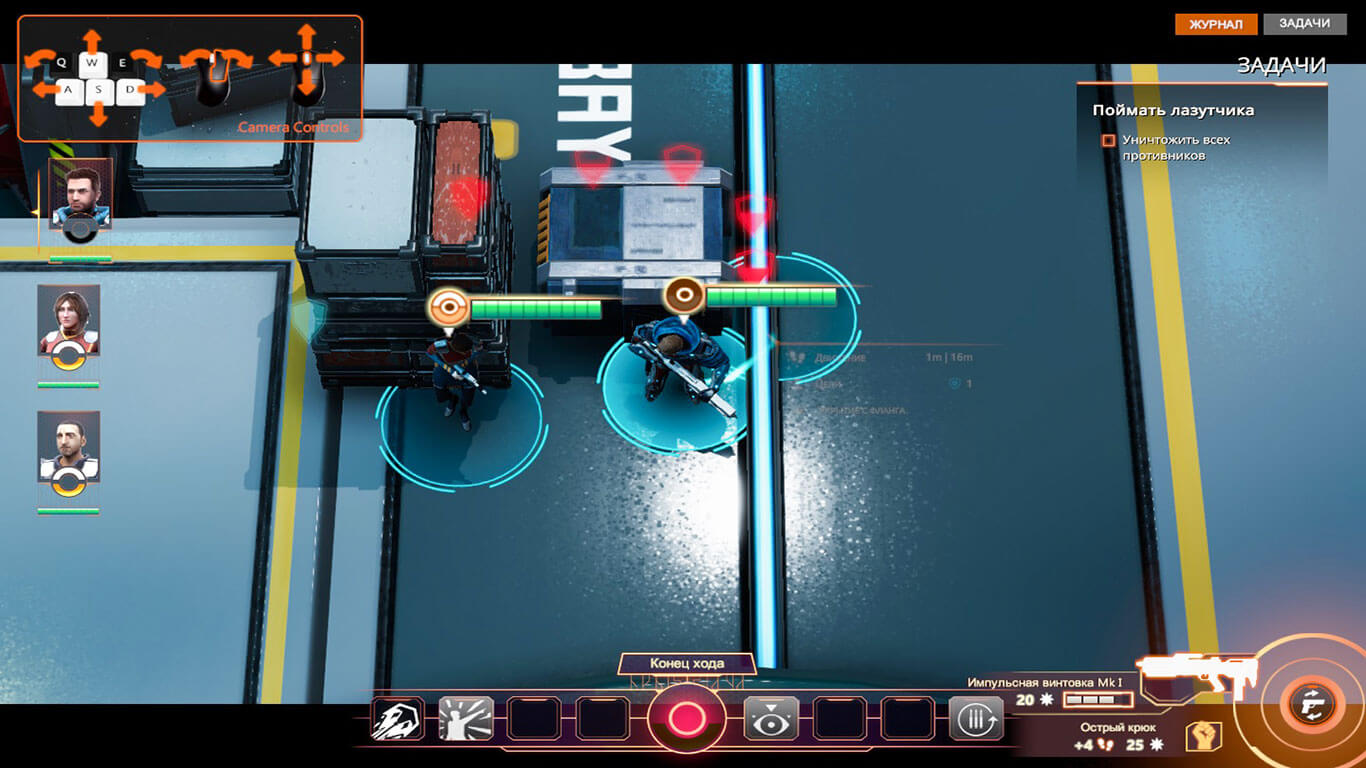The image size is (1366, 768).
Task: Open the Журнал tab
Action: (1215, 24)
